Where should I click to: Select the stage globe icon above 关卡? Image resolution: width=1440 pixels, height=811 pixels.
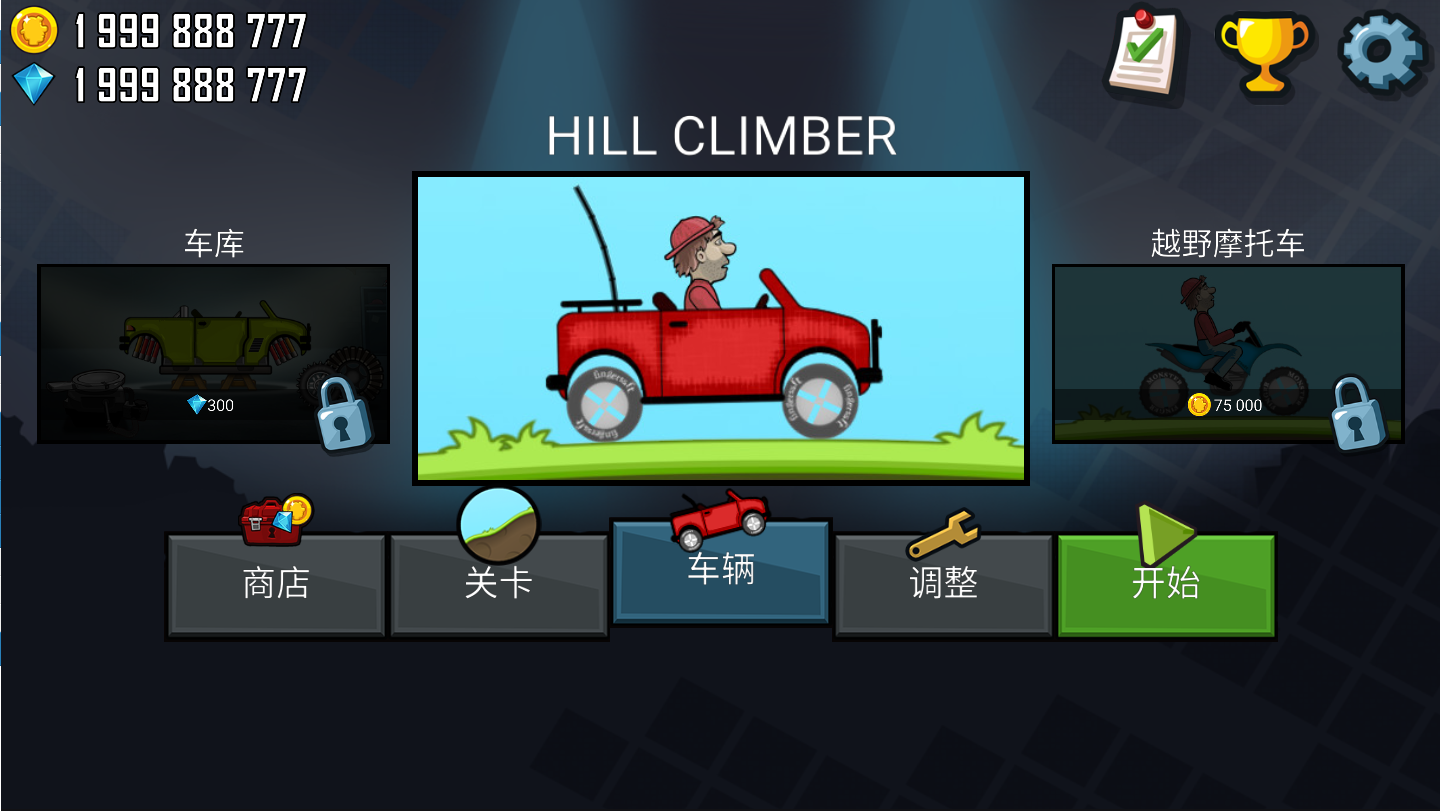coord(498,521)
